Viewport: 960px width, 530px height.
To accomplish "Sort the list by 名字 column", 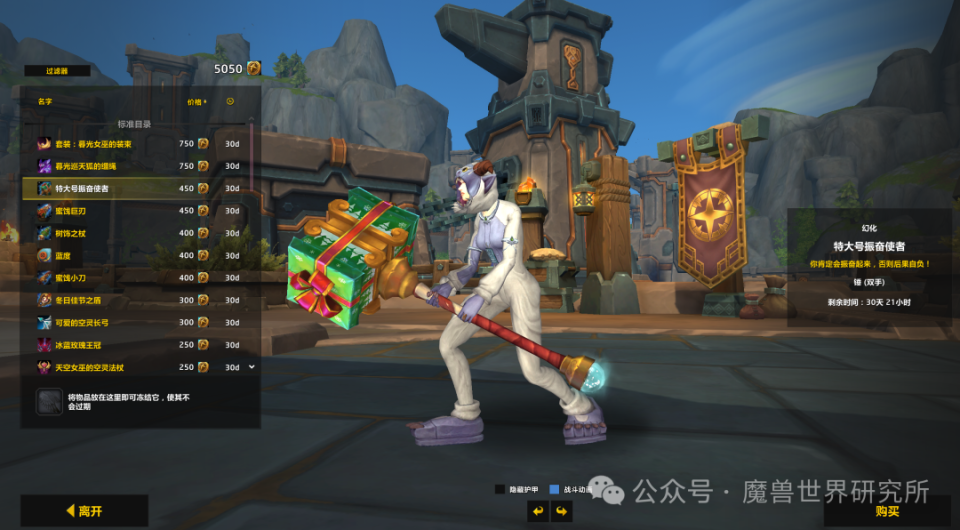I will pyautogui.click(x=44, y=101).
